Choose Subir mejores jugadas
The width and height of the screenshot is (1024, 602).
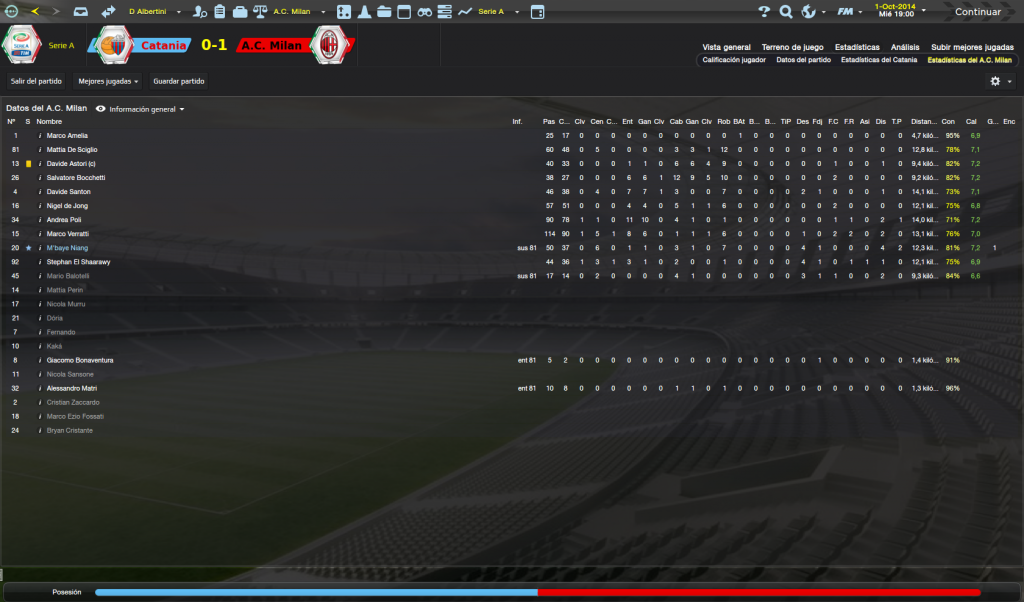coord(971,47)
